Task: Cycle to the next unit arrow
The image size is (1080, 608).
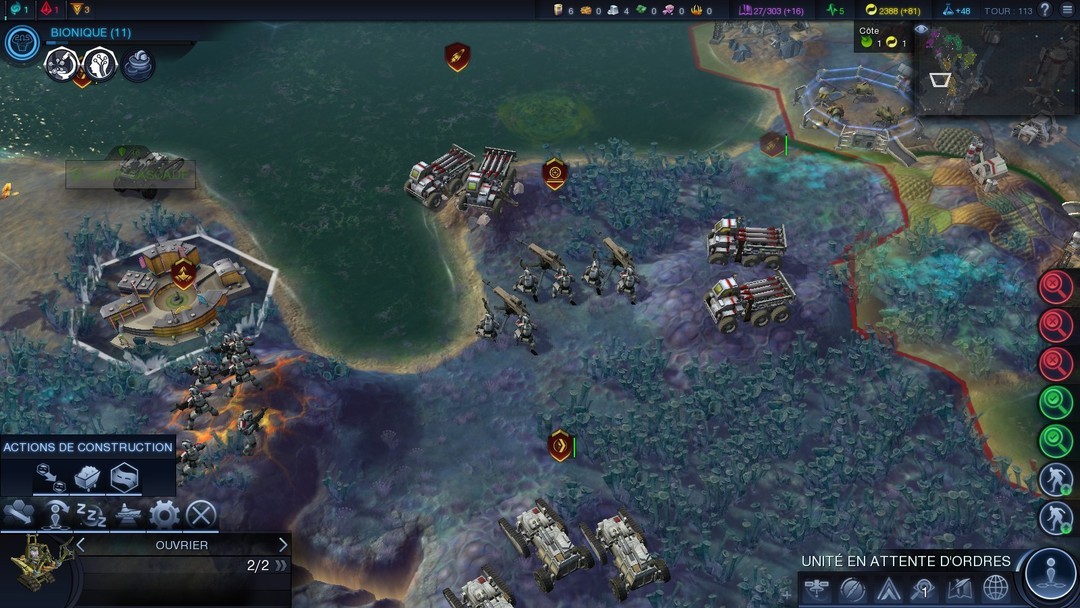Action: click(x=283, y=545)
